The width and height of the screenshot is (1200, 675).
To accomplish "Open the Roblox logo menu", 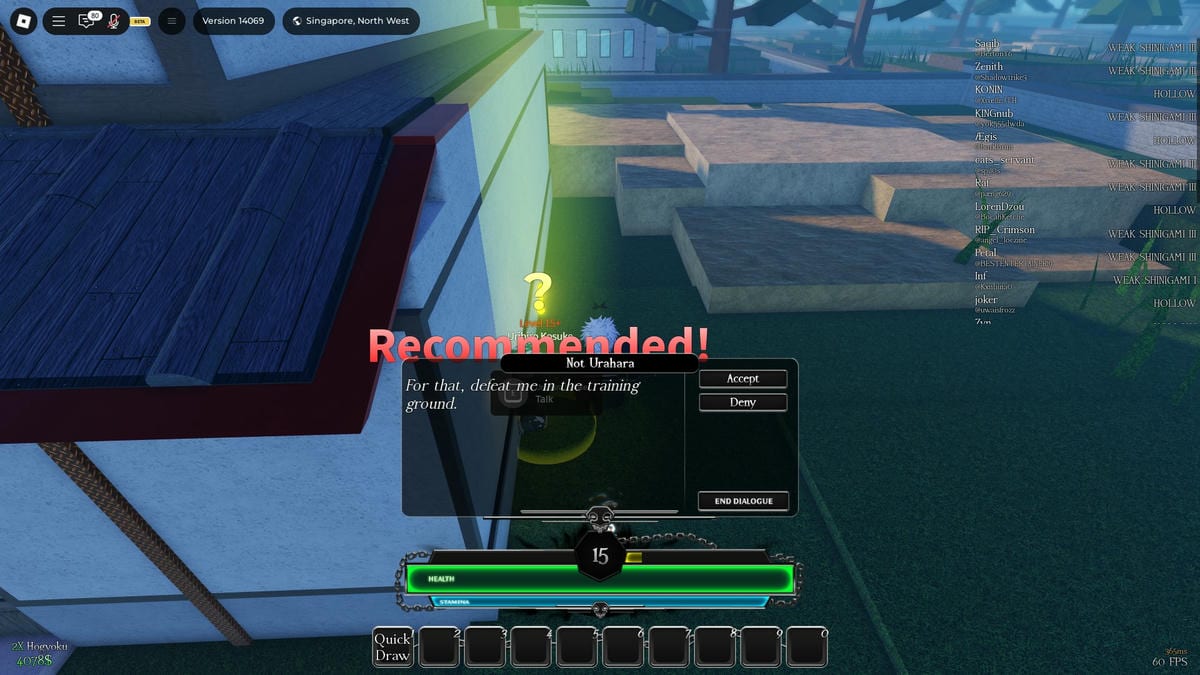I will coord(24,21).
